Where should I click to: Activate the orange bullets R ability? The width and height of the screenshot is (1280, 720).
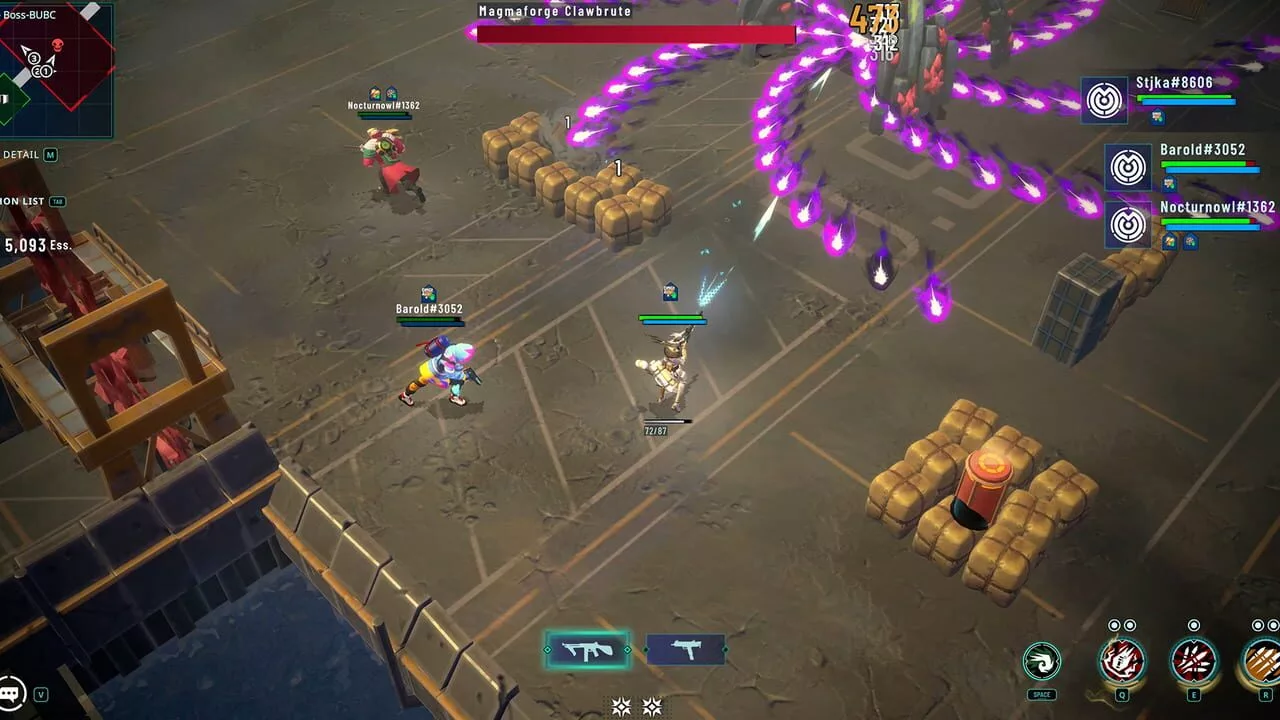(x=1262, y=661)
